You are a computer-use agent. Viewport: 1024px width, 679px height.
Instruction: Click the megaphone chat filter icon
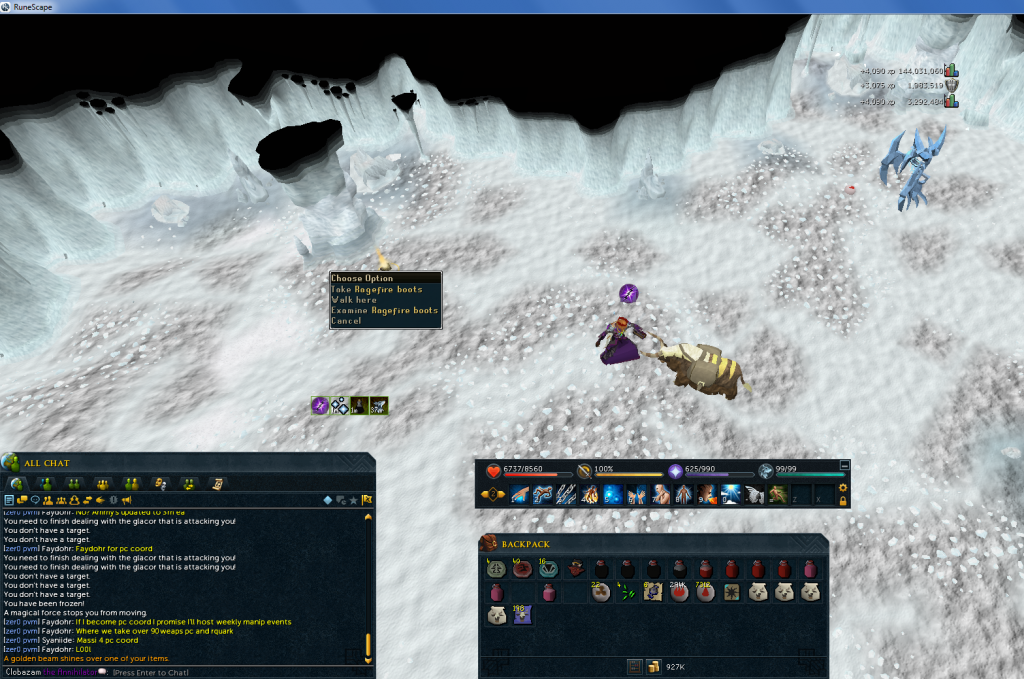127,500
